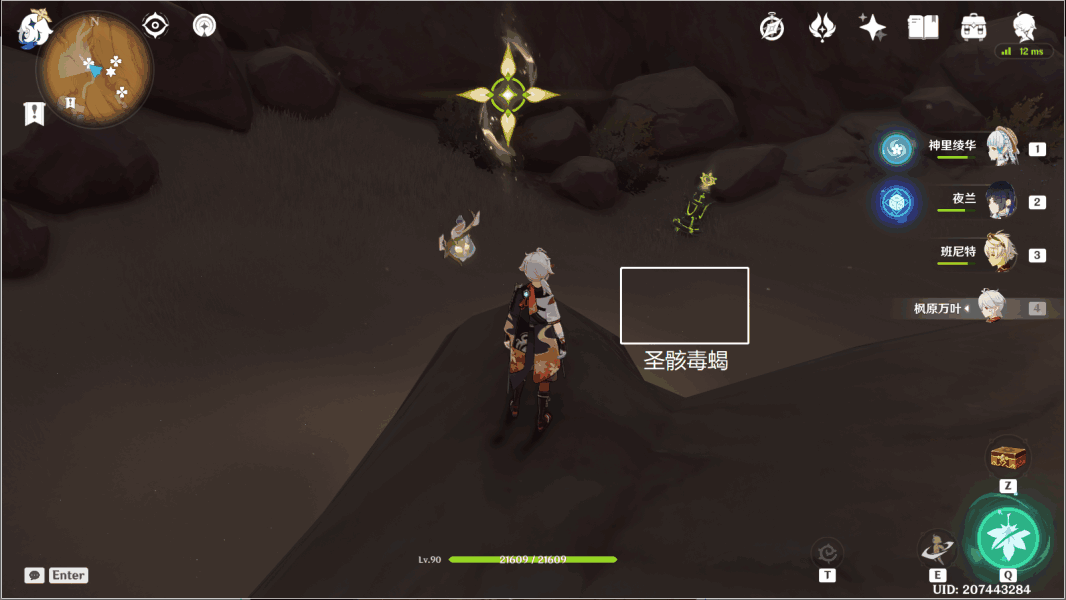
Task: Select active character 枫原万叶
Action: click(x=991, y=307)
